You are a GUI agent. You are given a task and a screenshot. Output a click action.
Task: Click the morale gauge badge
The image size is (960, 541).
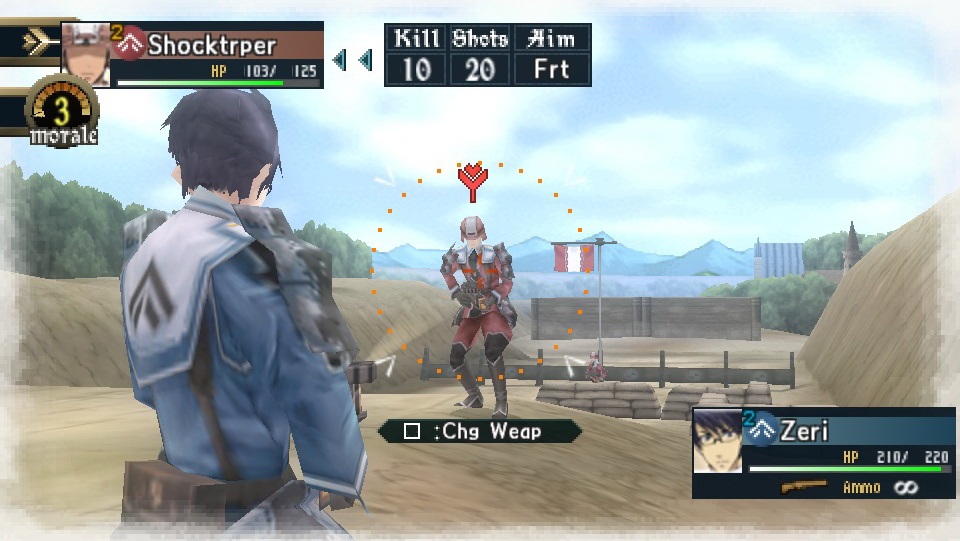(x=63, y=113)
